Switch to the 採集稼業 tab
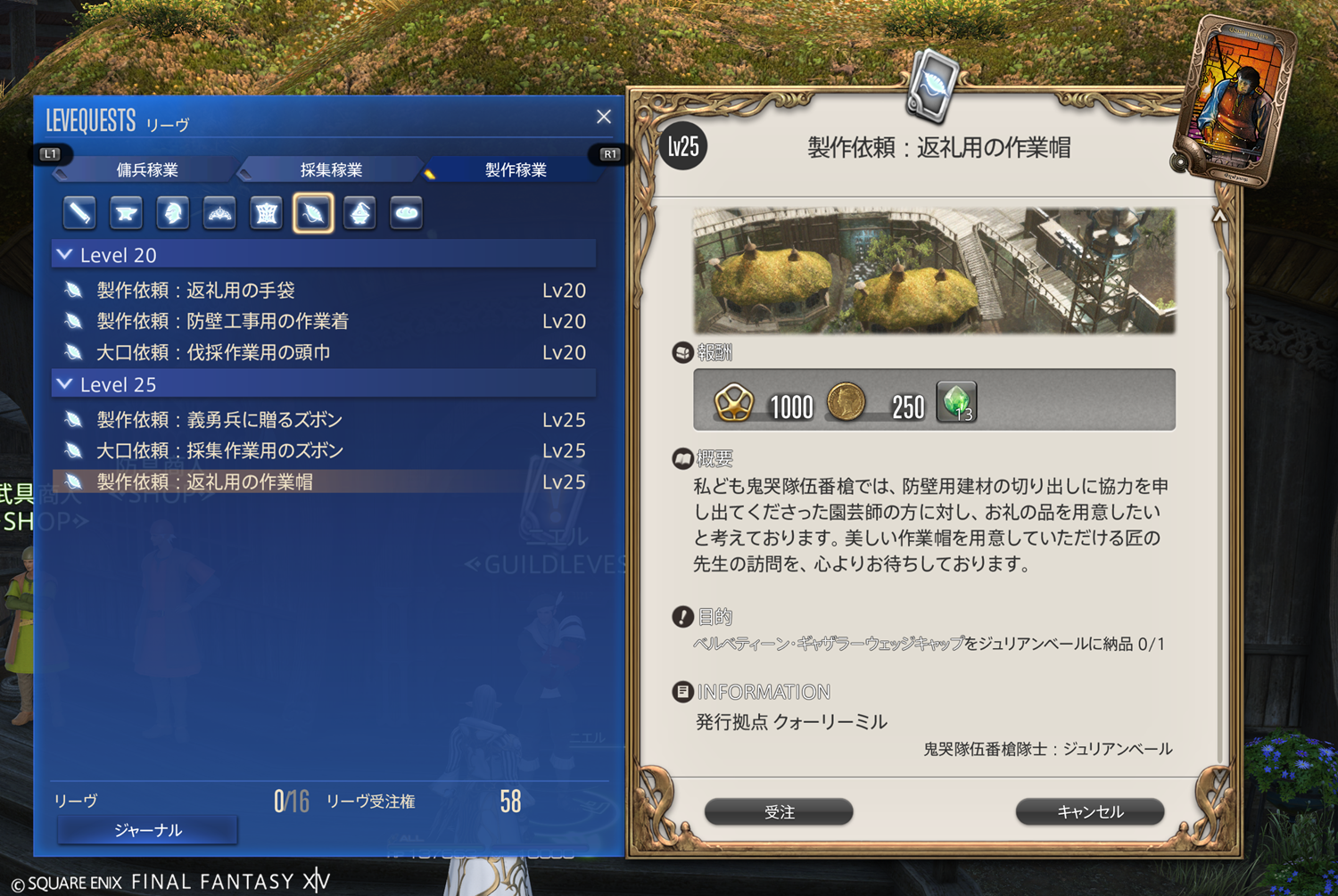 coord(331,169)
